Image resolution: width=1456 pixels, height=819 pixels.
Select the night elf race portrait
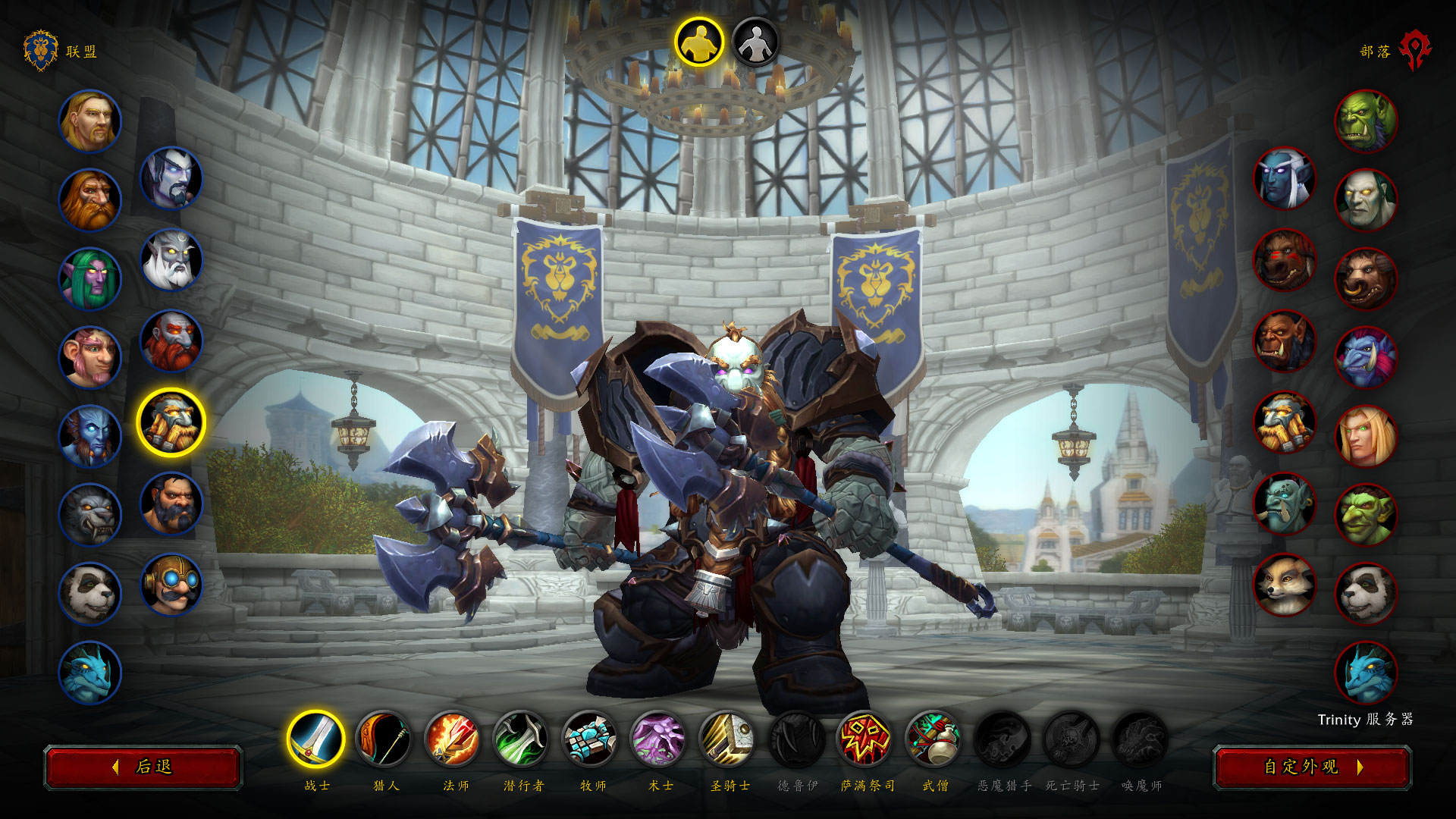click(x=90, y=279)
